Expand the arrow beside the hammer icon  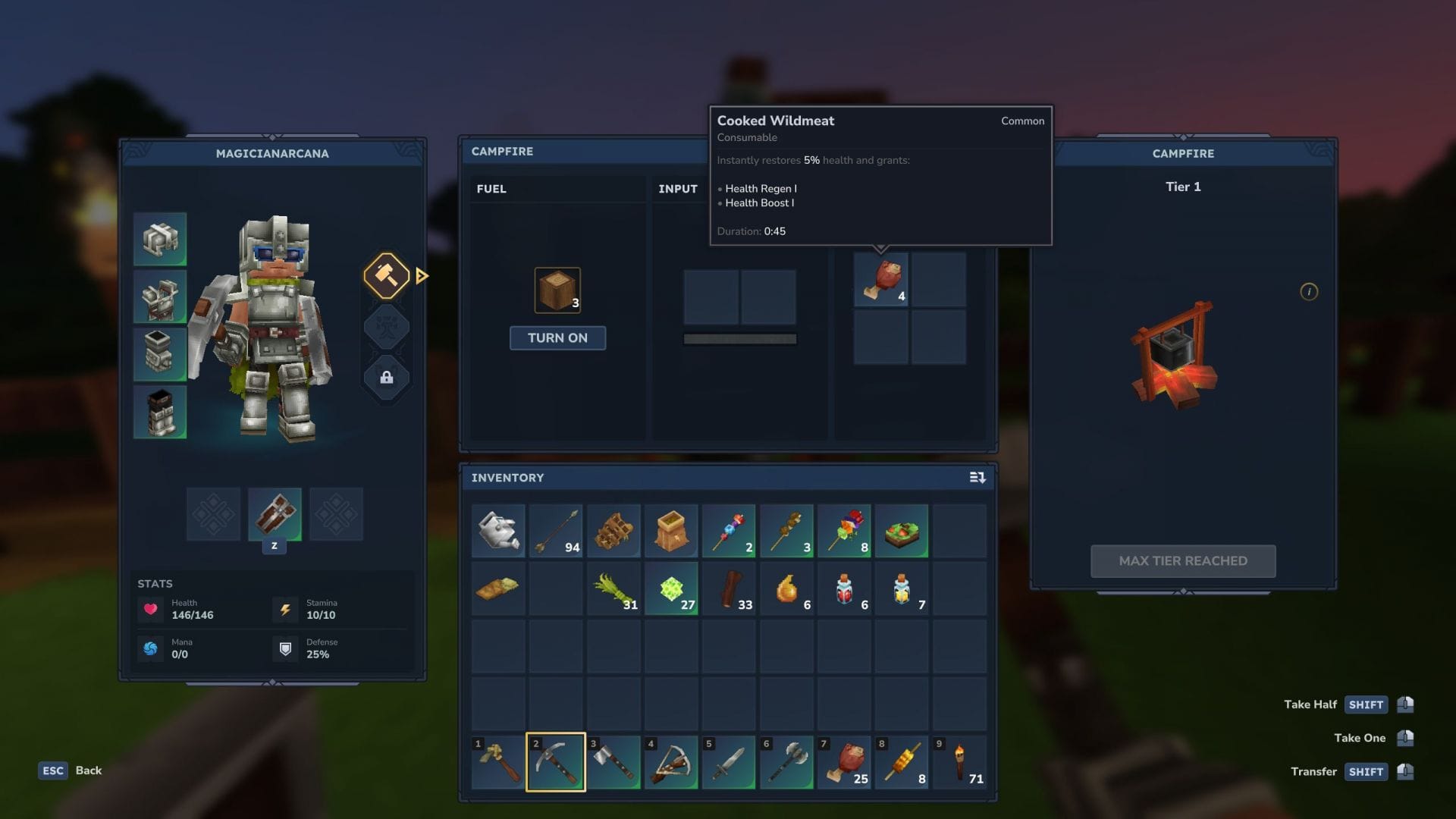422,276
